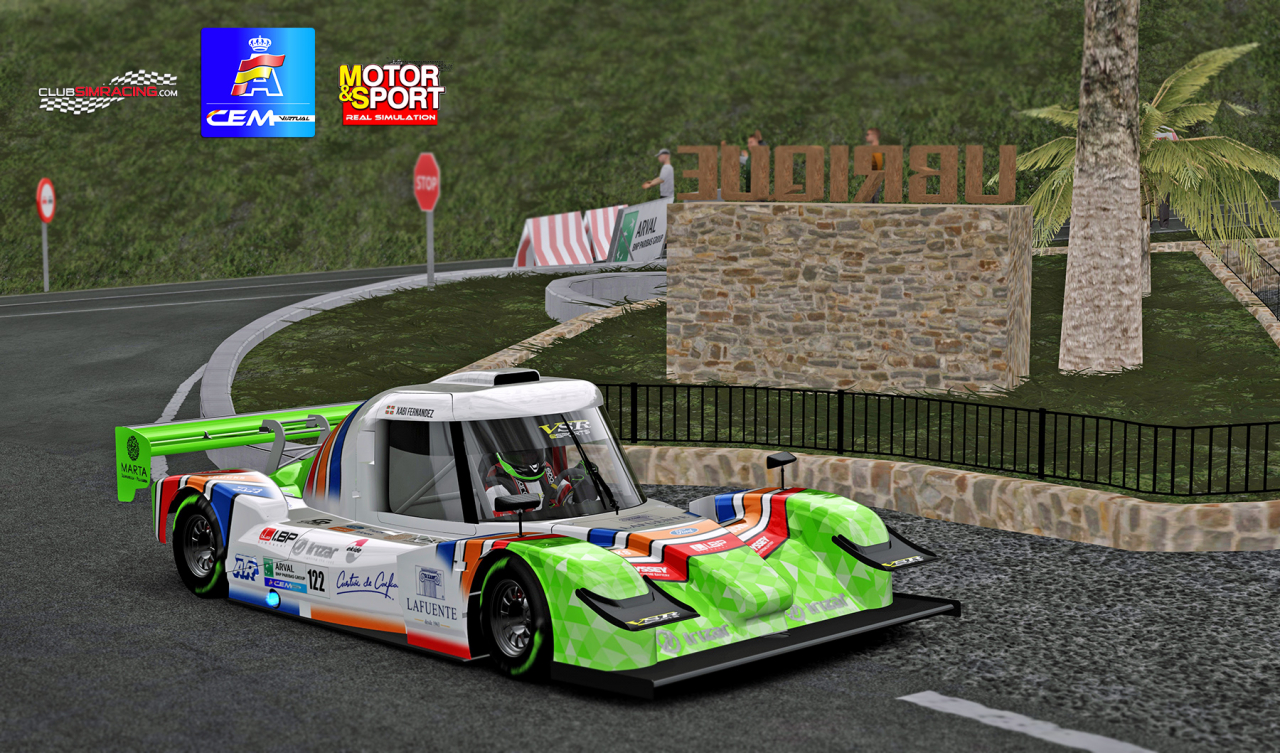Click the ClubSimRacing.com logo

[108, 92]
